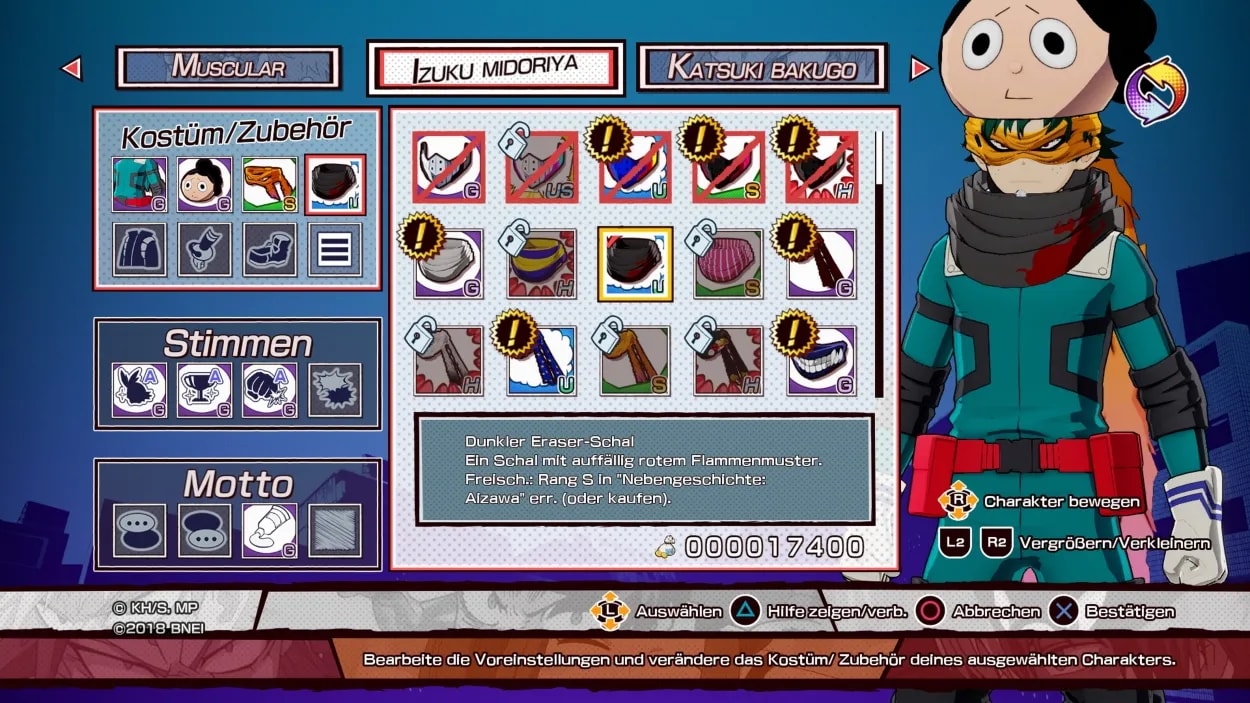Pick the paint tube slot under Motto
Image resolution: width=1250 pixels, height=703 pixels.
tap(270, 530)
